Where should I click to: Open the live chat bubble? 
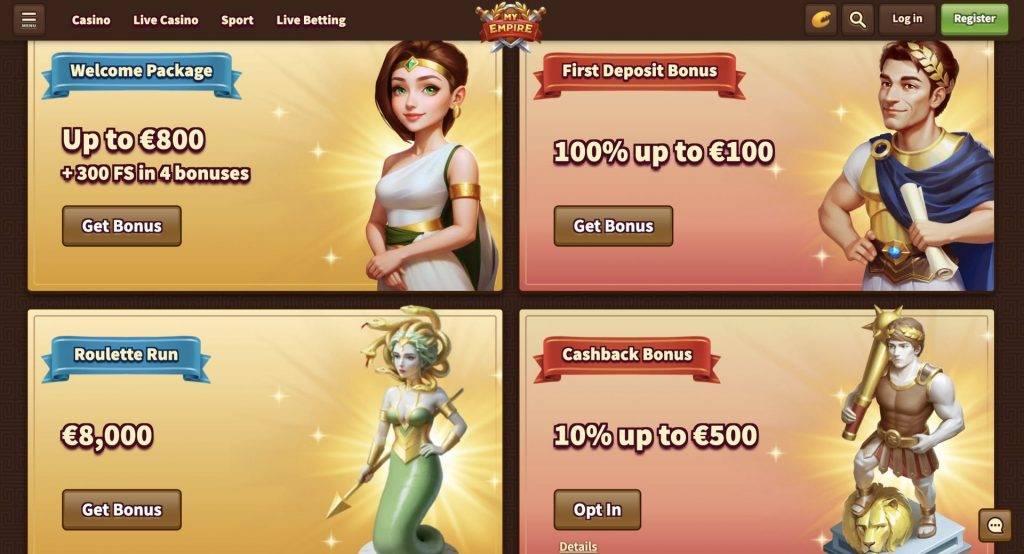(x=995, y=525)
